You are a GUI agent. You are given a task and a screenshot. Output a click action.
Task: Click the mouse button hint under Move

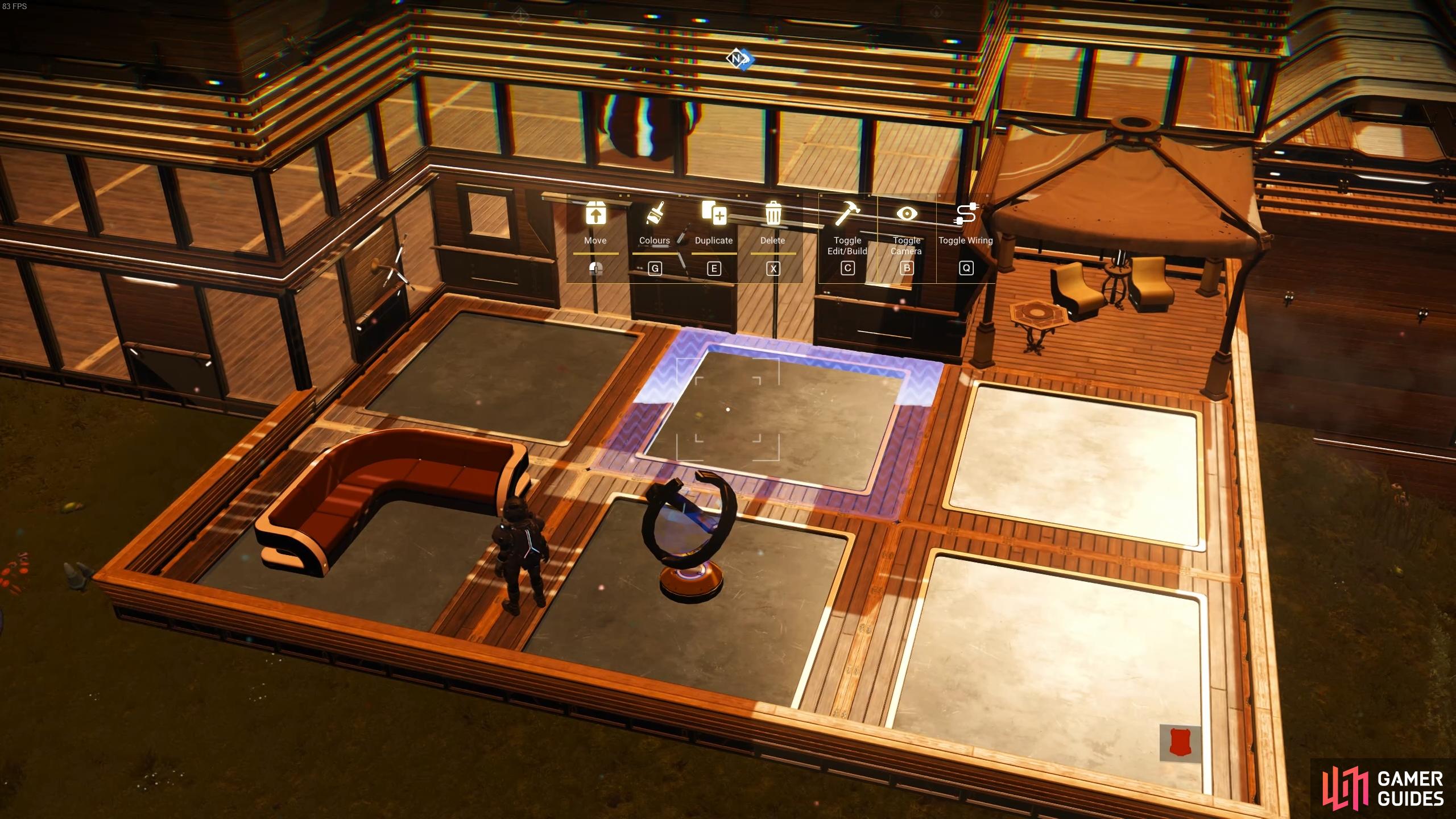595,267
